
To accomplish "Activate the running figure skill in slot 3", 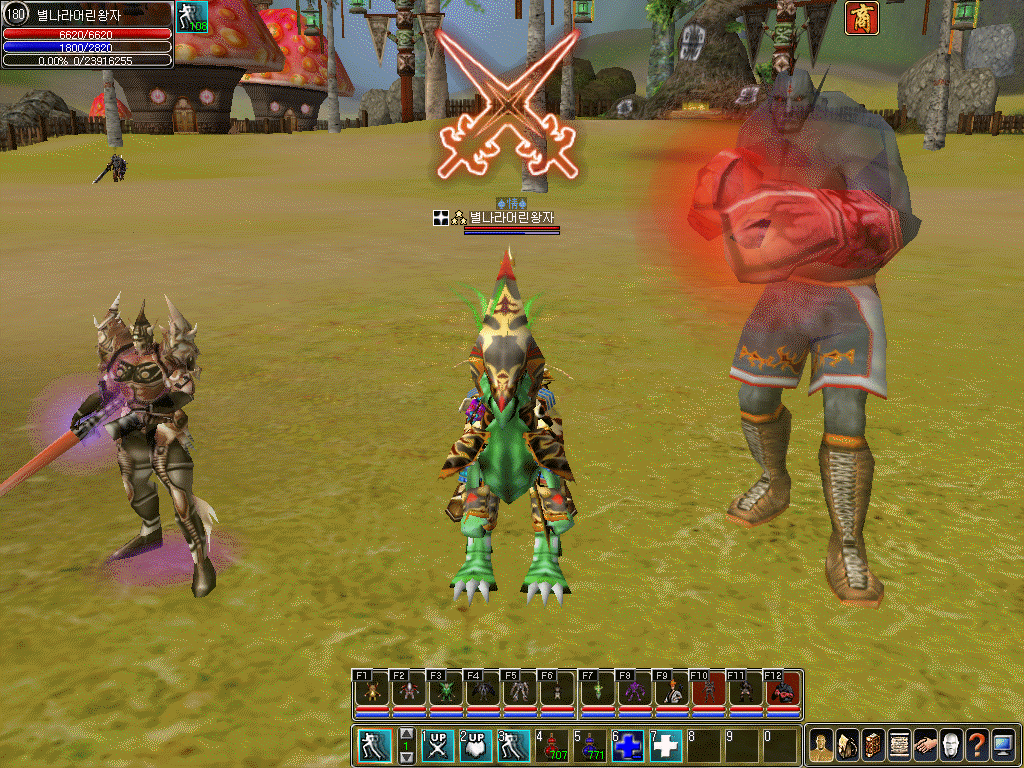I will 513,746.
